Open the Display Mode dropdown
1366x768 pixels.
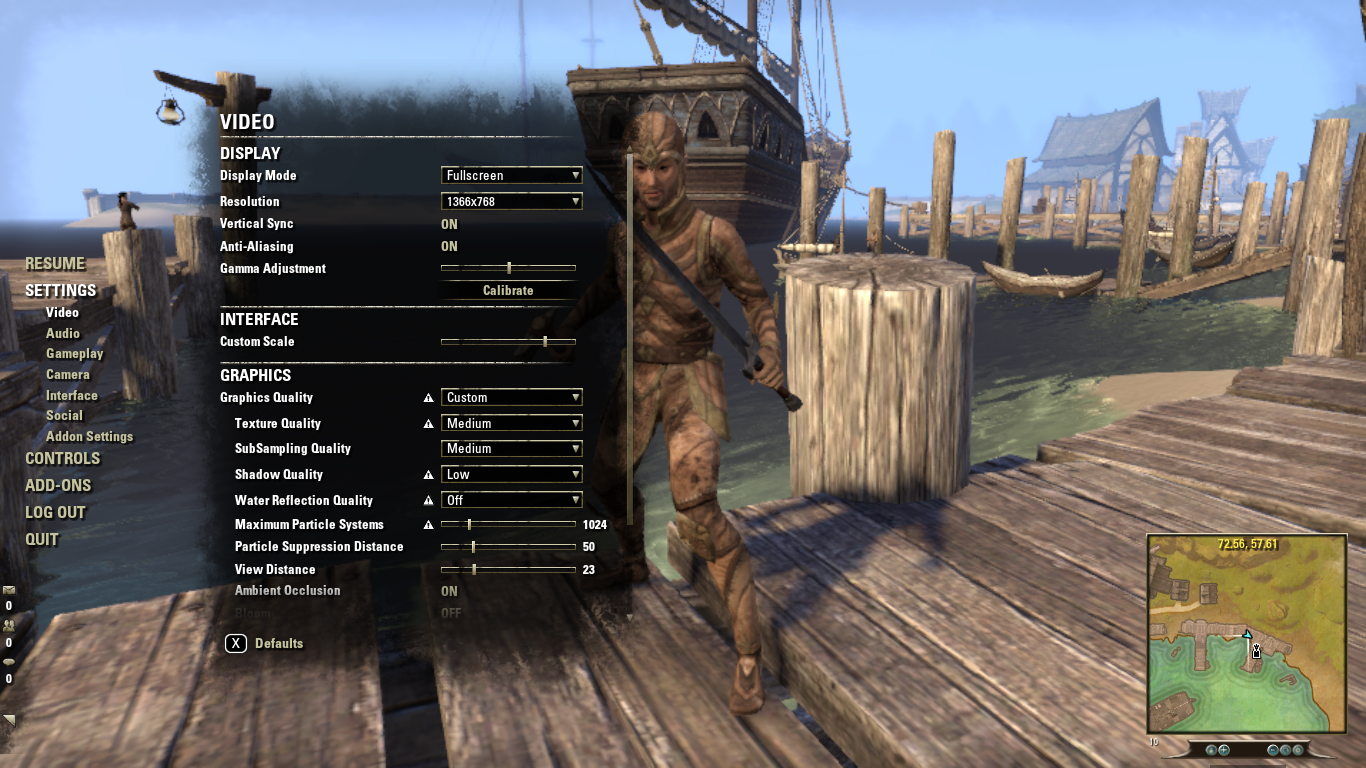pos(511,175)
